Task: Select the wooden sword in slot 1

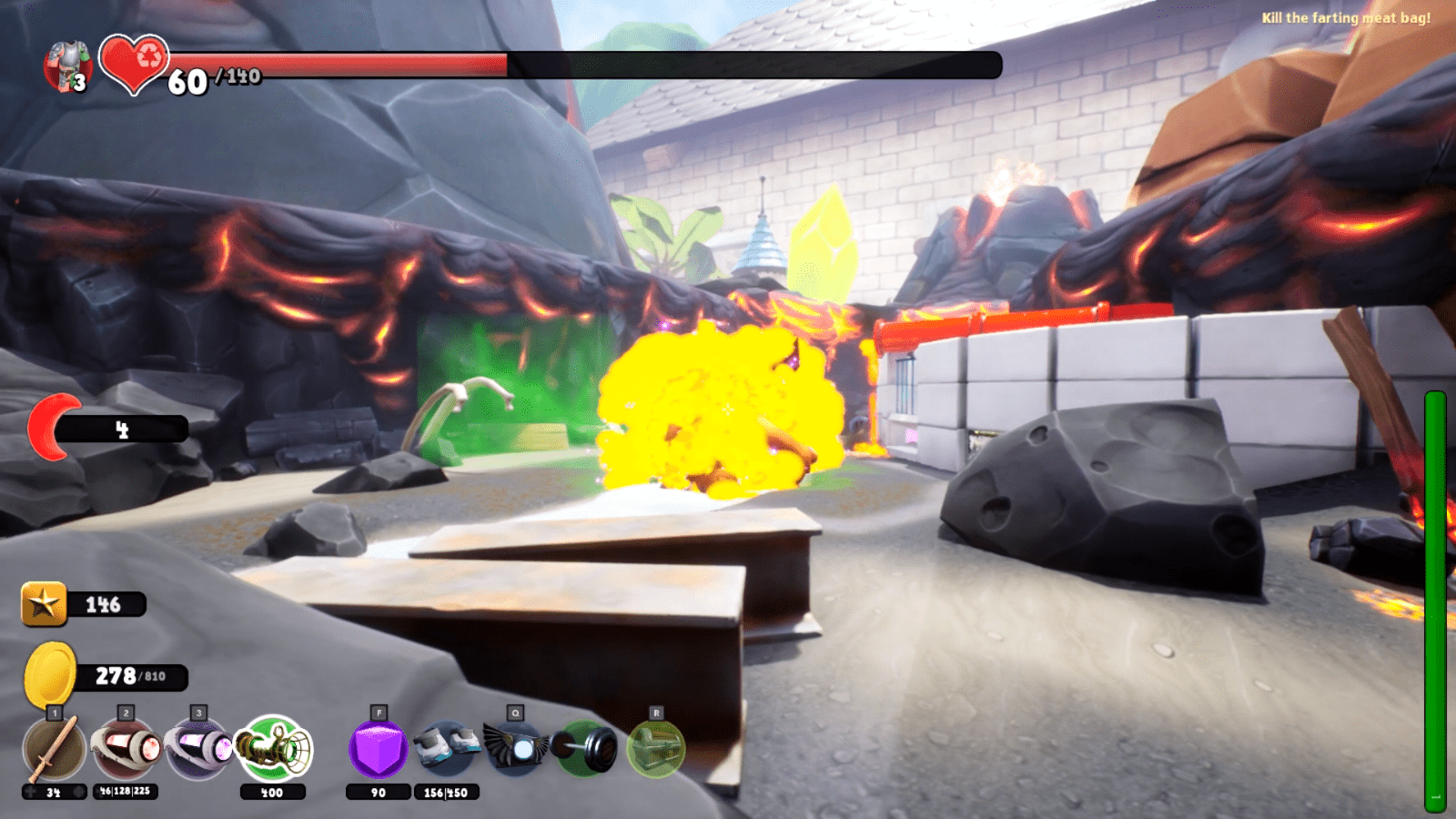Action: [53, 748]
